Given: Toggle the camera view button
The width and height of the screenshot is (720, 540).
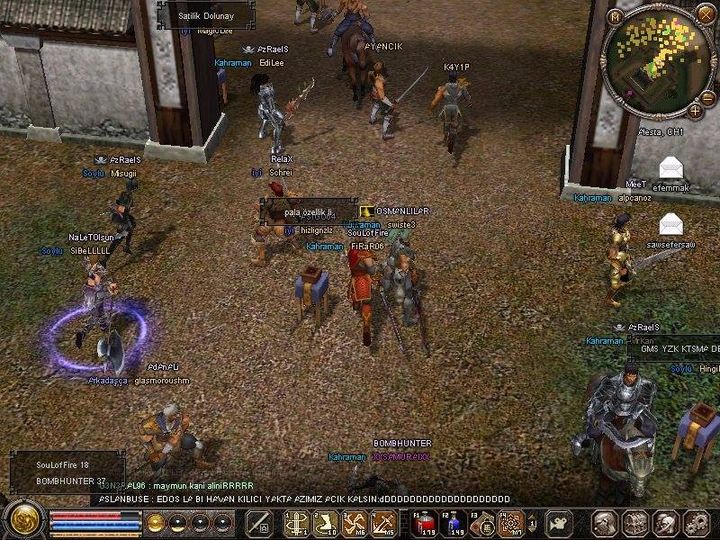Looking at the screenshot, I should pos(558,523).
